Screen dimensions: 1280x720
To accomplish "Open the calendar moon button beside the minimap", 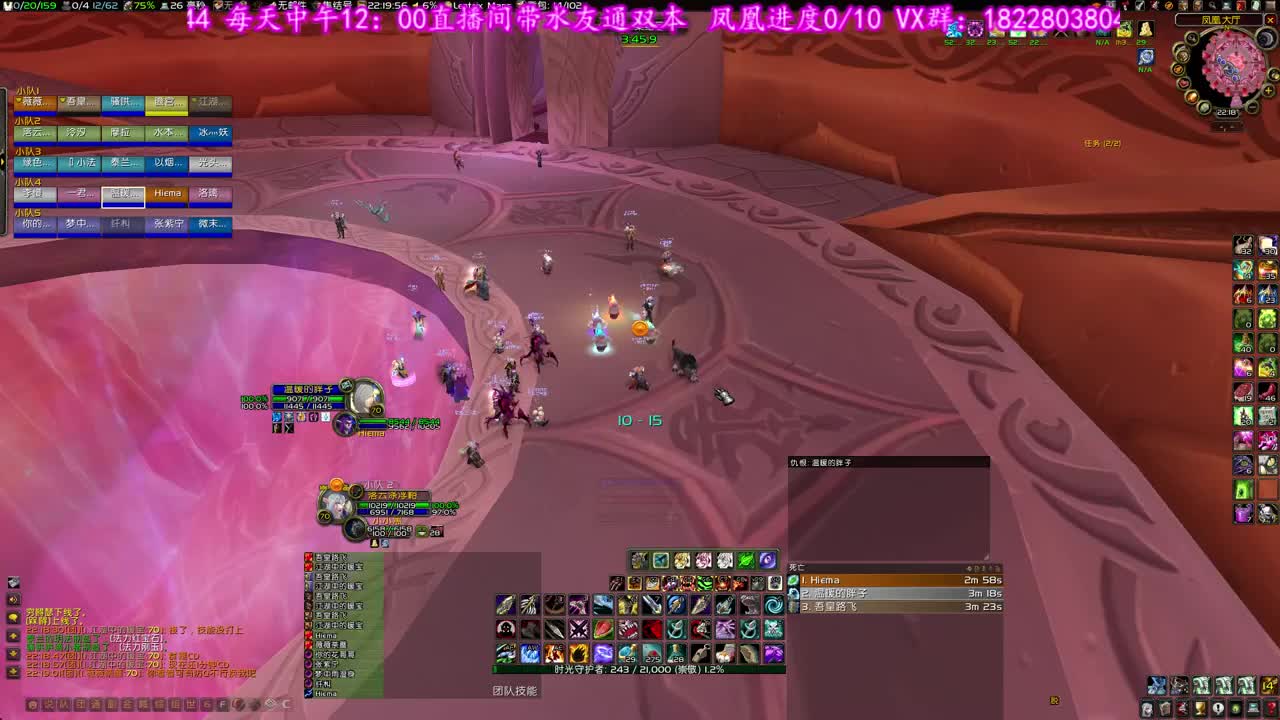I will [x=1266, y=38].
